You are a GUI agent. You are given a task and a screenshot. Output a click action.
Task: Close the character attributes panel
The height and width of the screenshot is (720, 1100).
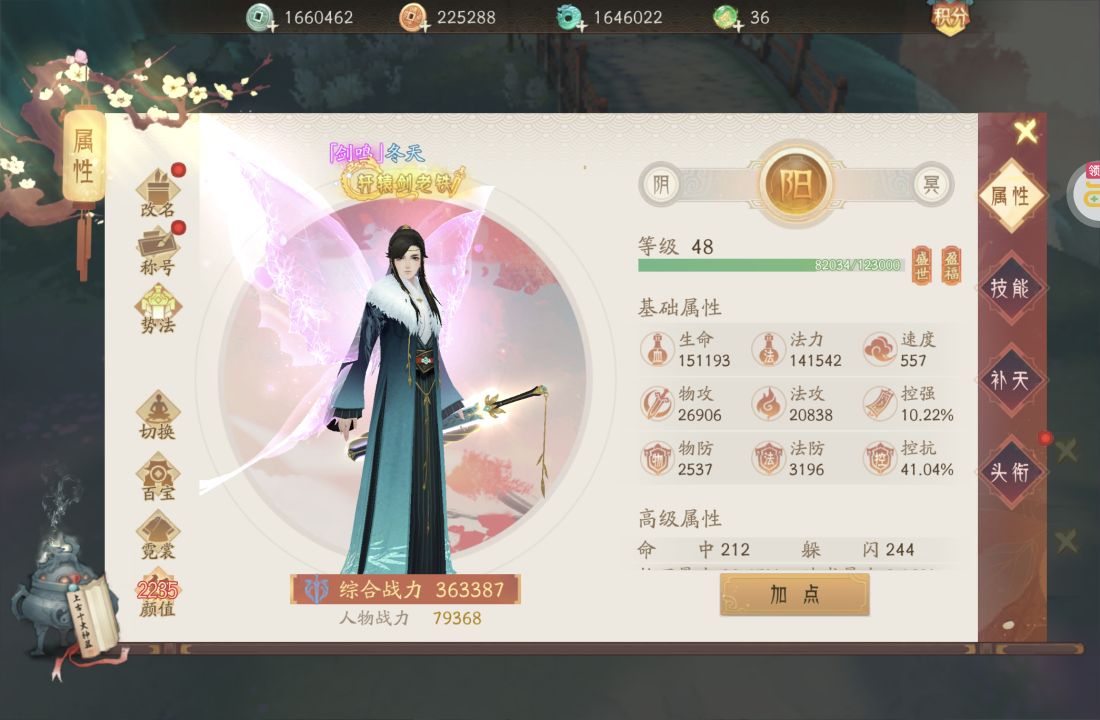[x=1025, y=131]
